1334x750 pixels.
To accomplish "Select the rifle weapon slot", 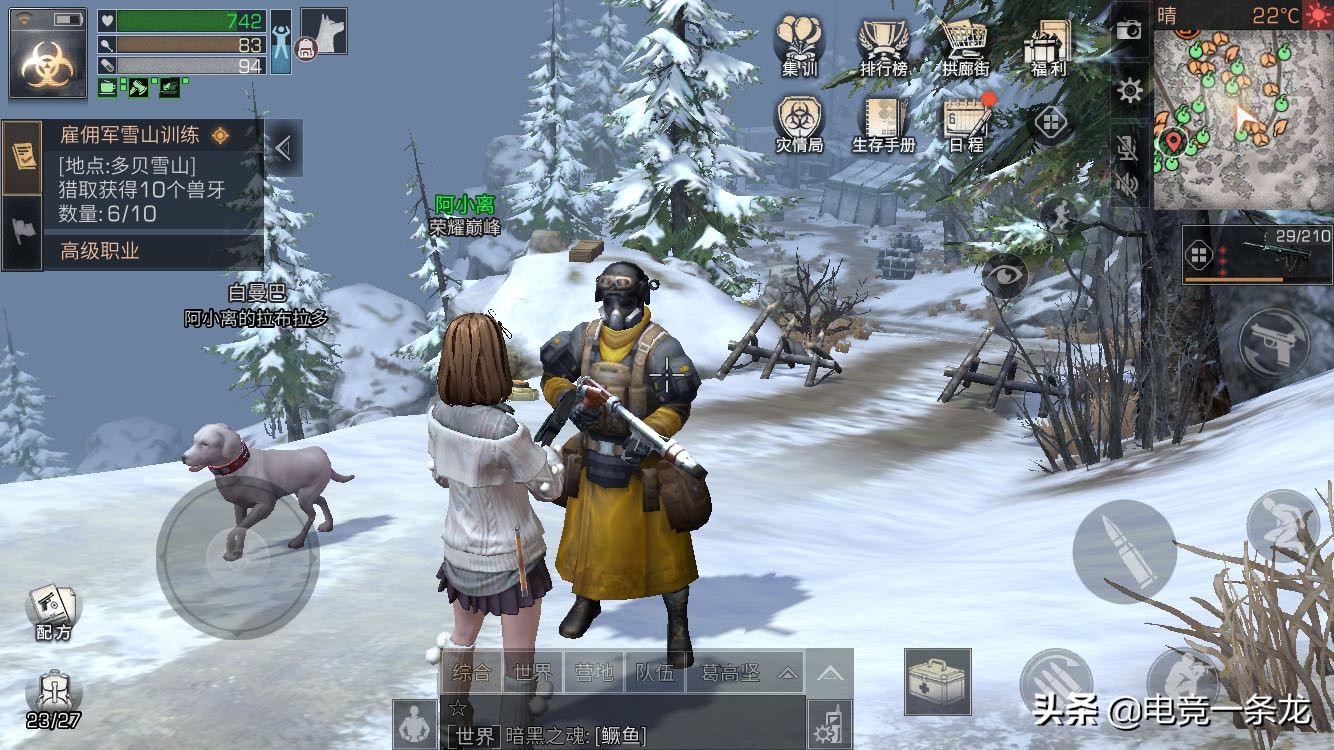I will click(x=1256, y=254).
